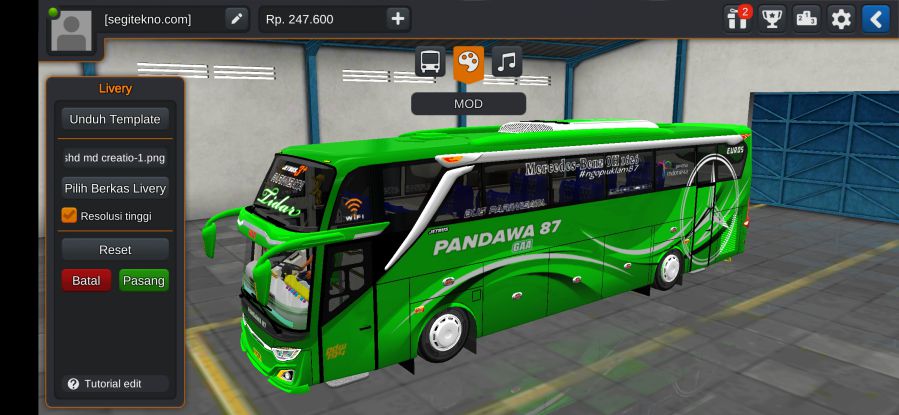
Task: Click the player profile avatar
Action: [x=71, y=30]
